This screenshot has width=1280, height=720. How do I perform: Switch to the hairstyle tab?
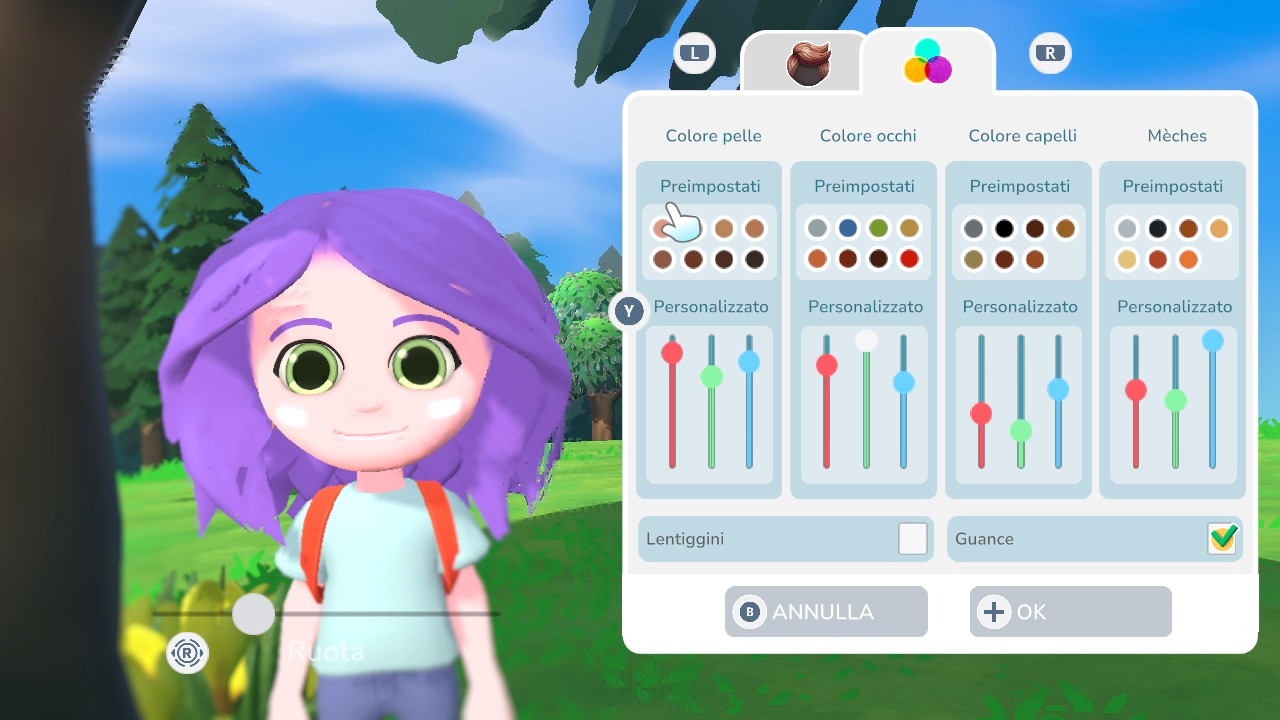[x=808, y=64]
